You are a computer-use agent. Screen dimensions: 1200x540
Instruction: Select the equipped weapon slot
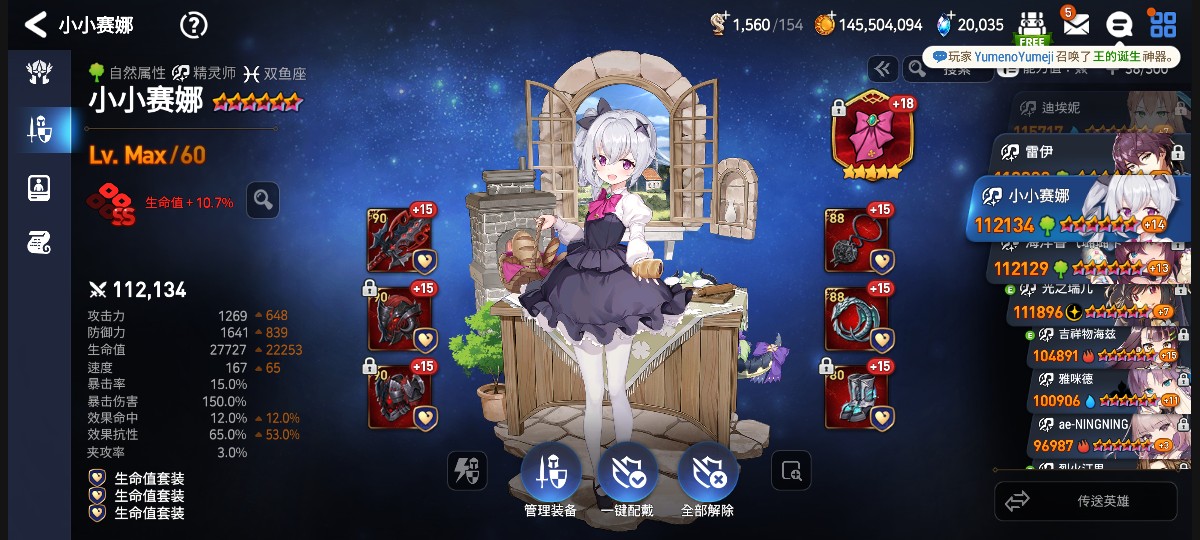[x=402, y=240]
